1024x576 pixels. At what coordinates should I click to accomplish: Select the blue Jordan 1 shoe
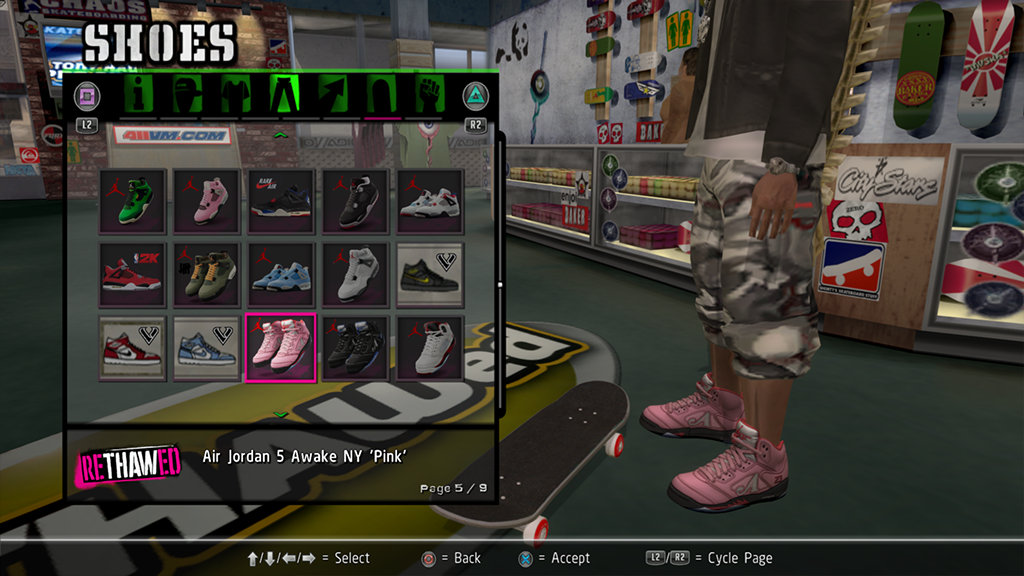[206, 348]
